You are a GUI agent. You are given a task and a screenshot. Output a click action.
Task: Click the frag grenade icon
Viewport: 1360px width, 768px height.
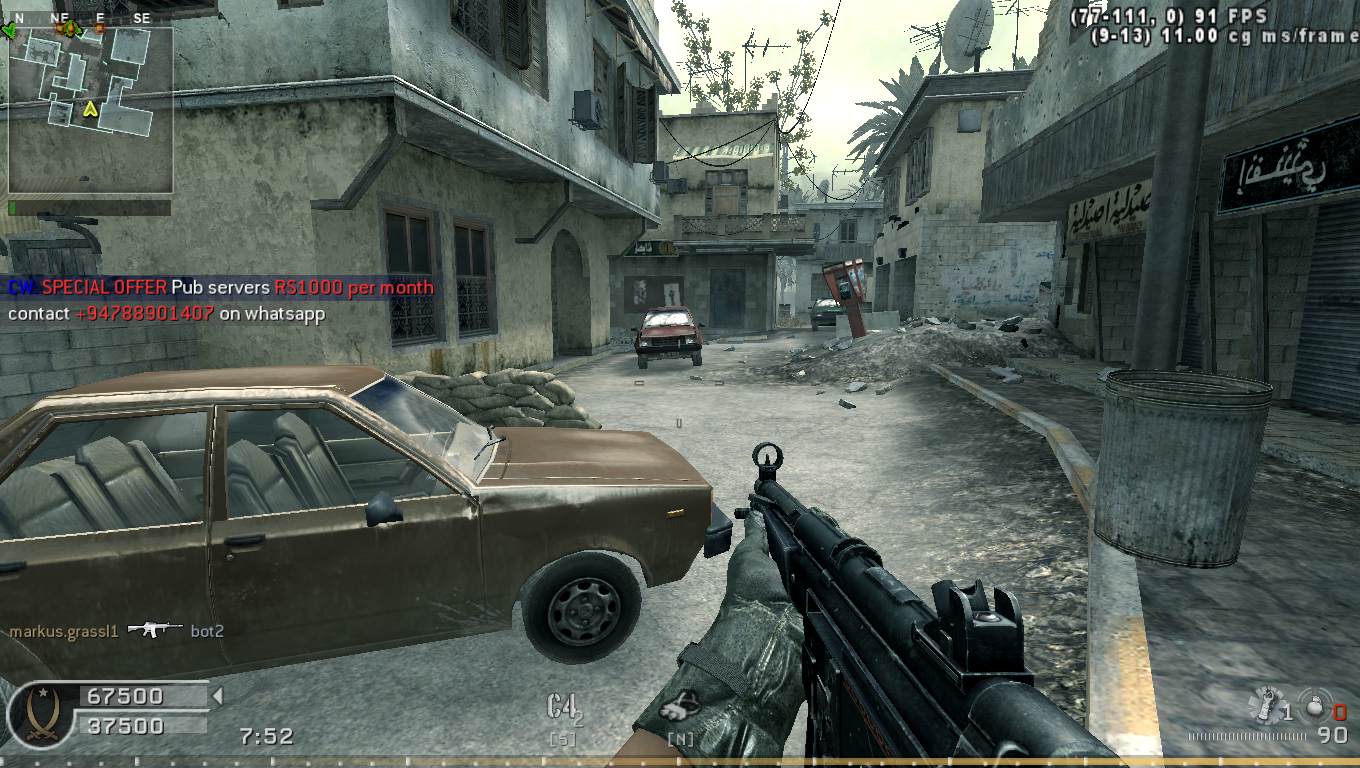[1316, 704]
